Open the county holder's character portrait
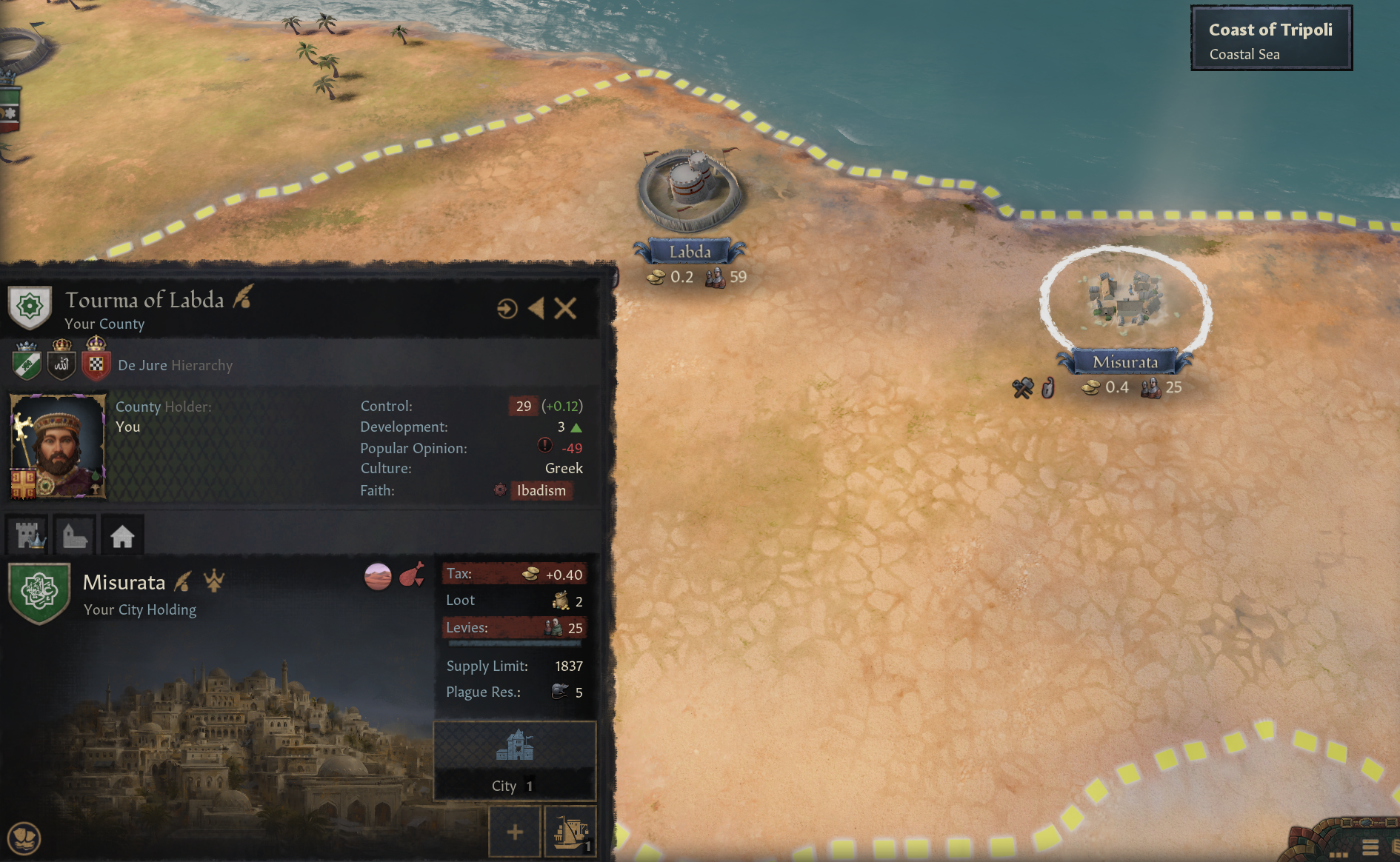 point(57,446)
